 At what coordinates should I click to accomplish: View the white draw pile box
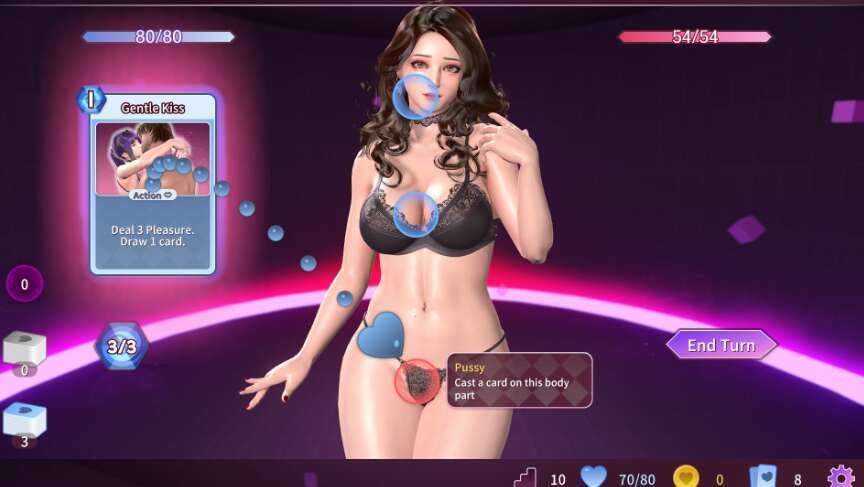click(24, 348)
